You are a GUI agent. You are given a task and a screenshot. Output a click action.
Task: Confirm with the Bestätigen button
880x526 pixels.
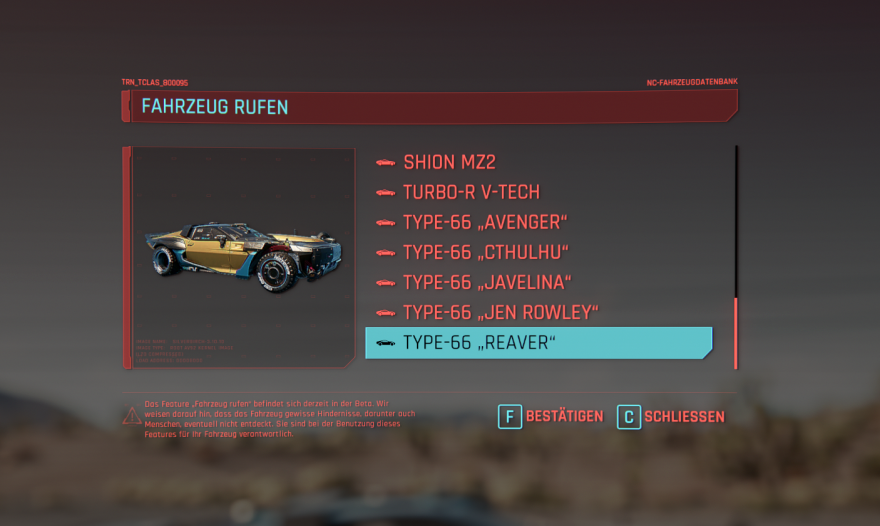tap(551, 416)
